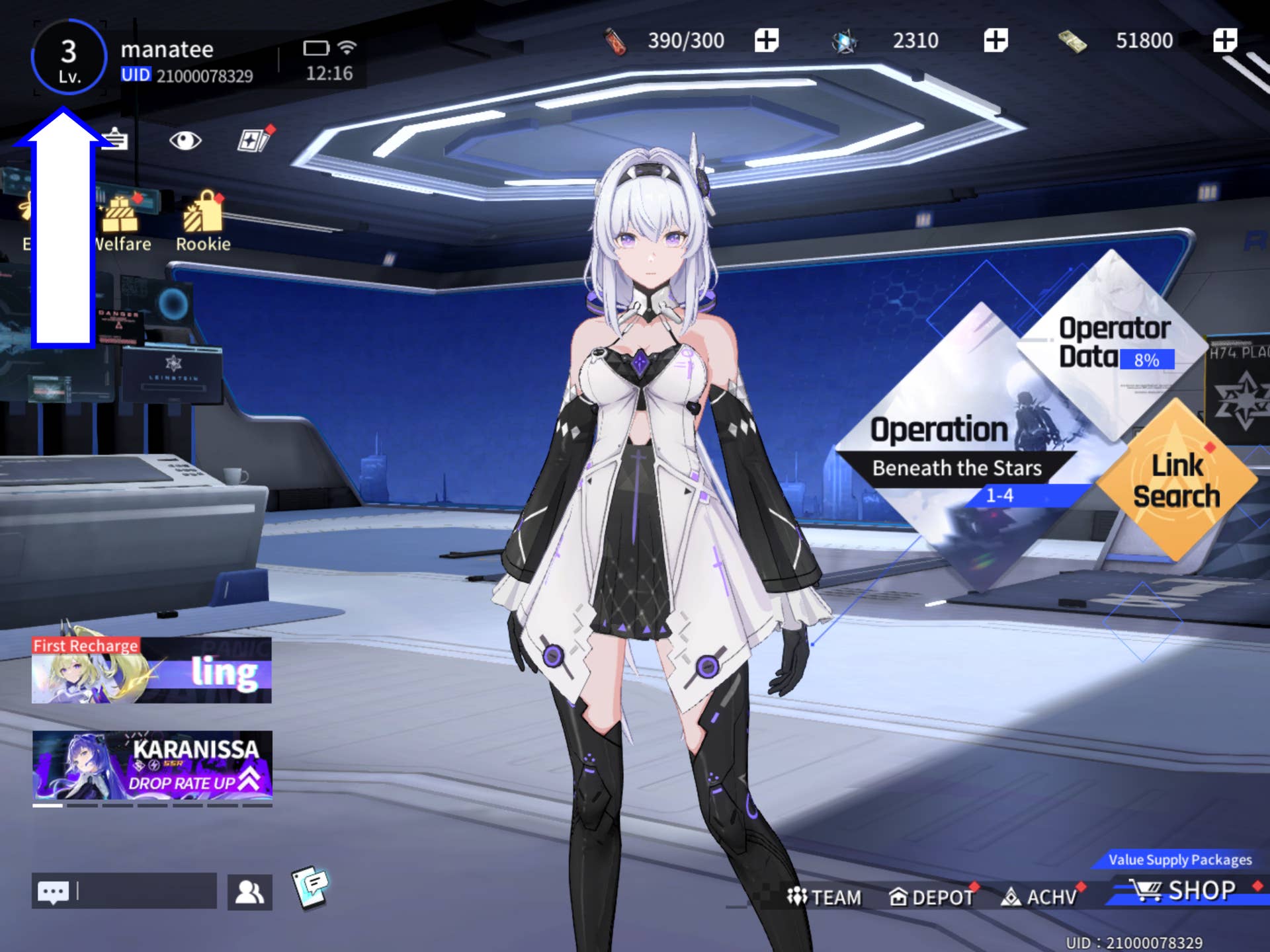Open the DEPOT menu

(931, 897)
